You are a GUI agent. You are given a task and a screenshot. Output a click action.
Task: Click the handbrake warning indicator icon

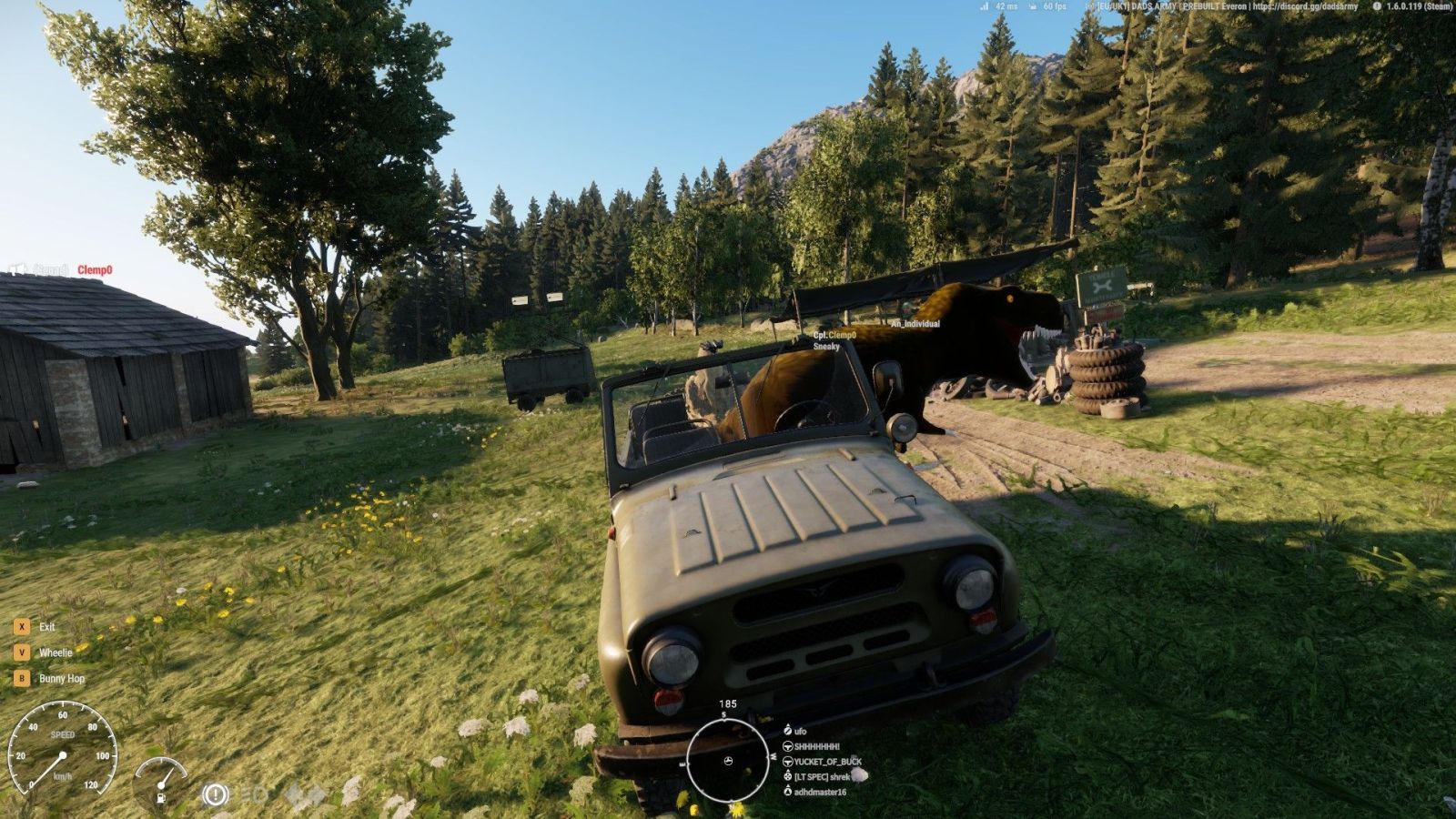(x=215, y=795)
